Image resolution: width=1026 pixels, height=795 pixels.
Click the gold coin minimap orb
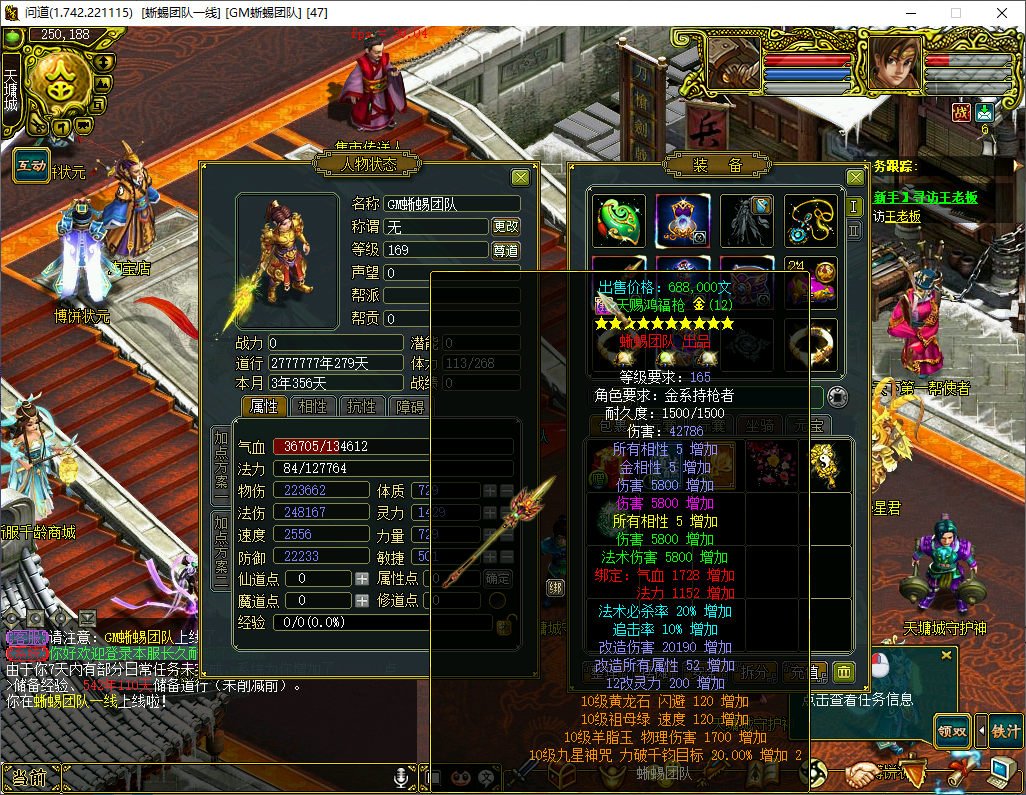pyautogui.click(x=60, y=85)
